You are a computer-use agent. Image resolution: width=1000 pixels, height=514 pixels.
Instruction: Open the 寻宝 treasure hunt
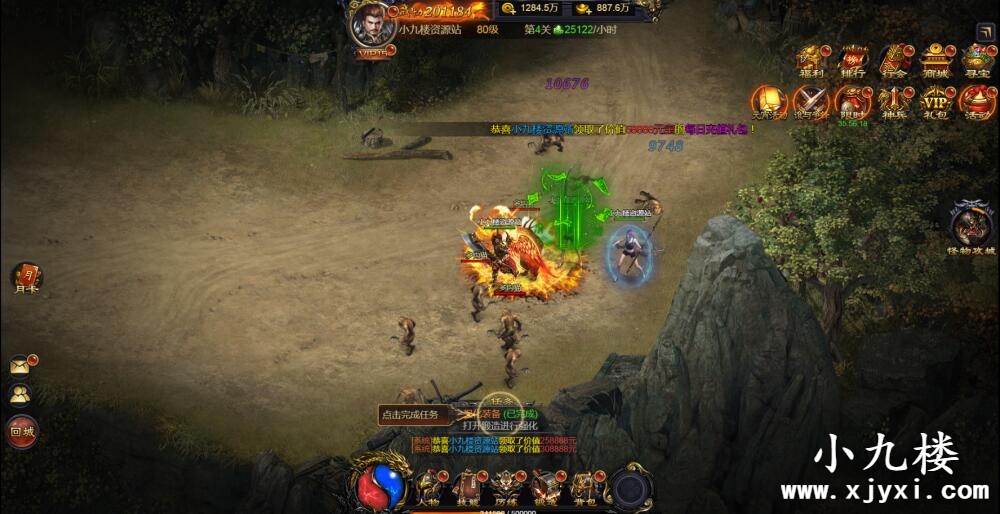(x=977, y=60)
